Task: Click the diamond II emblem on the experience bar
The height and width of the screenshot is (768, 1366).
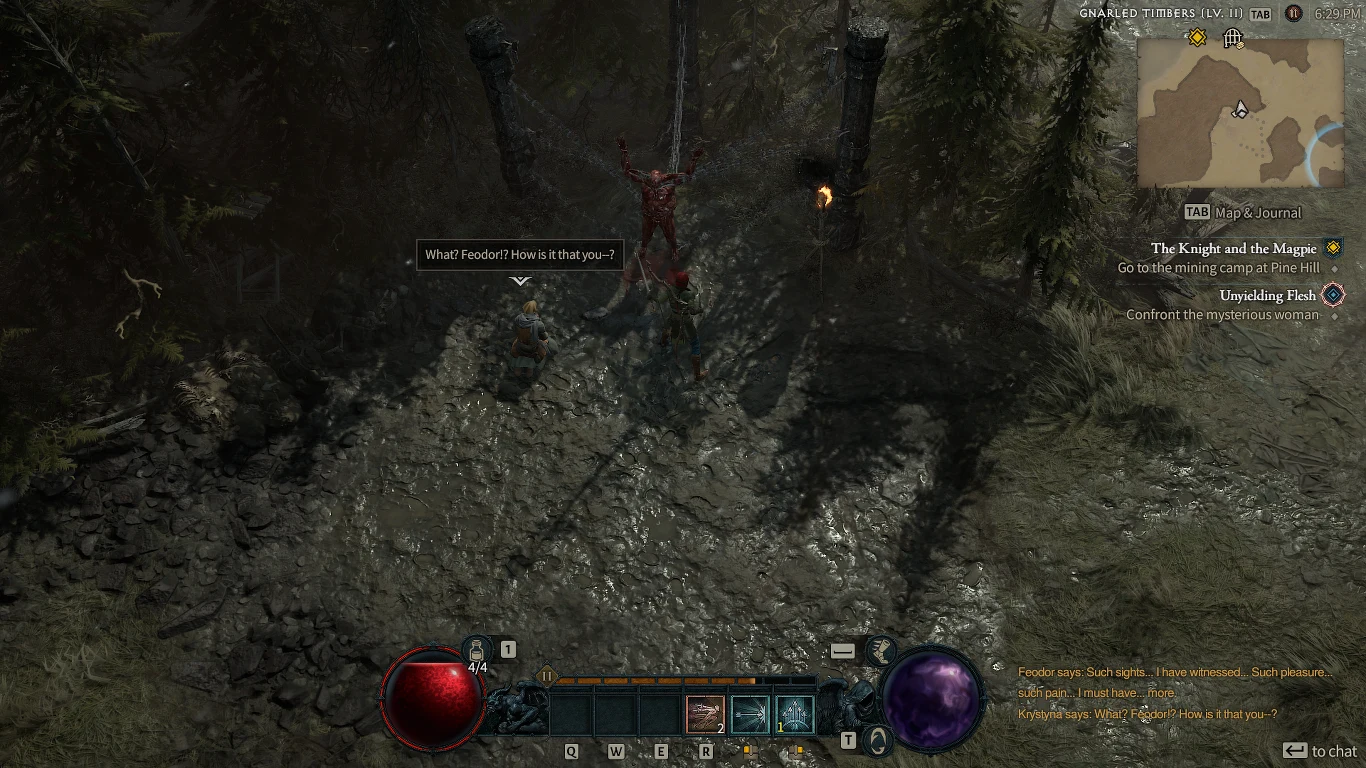Action: click(x=547, y=676)
